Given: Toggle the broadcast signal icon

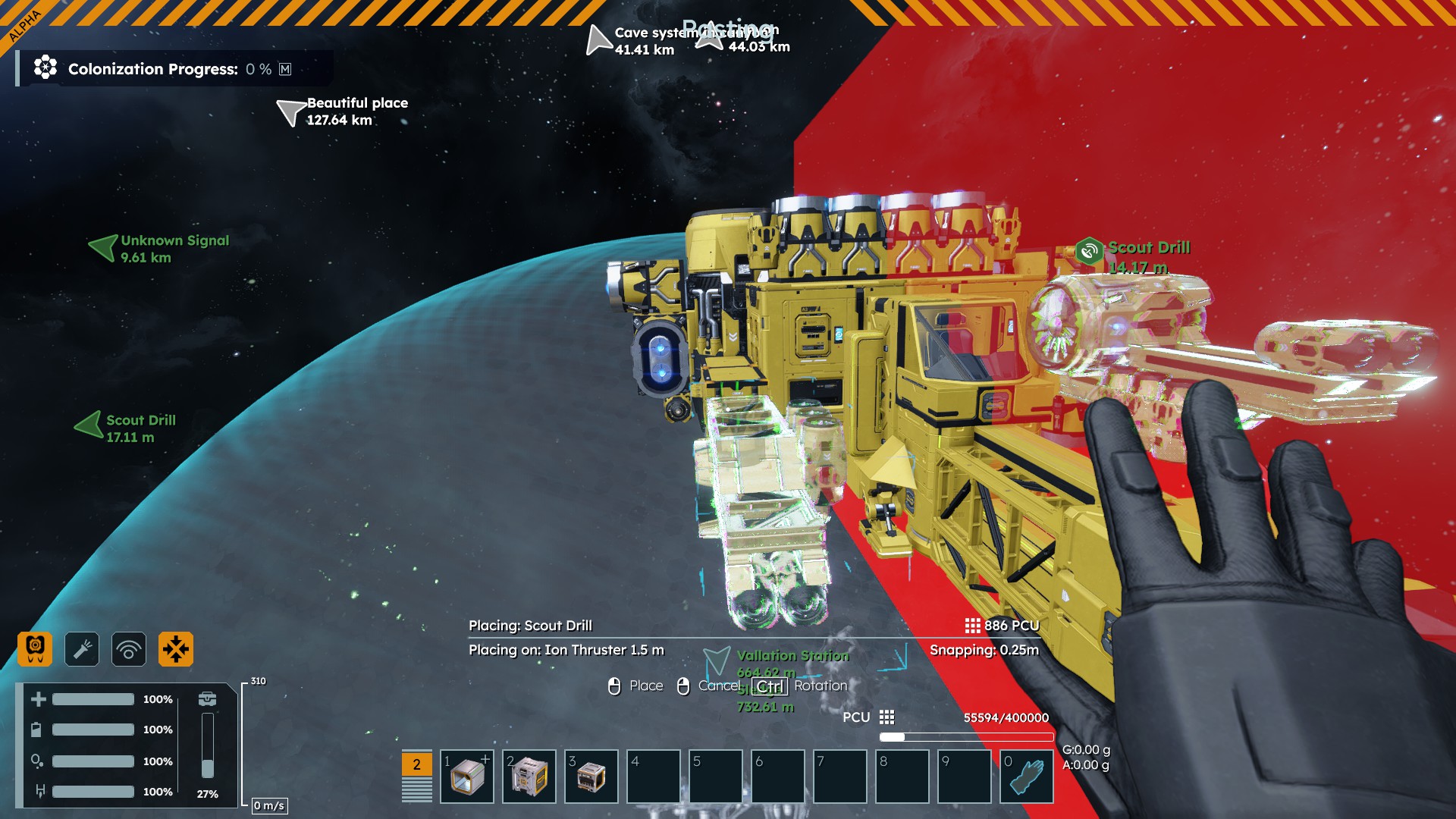Looking at the screenshot, I should click(129, 649).
